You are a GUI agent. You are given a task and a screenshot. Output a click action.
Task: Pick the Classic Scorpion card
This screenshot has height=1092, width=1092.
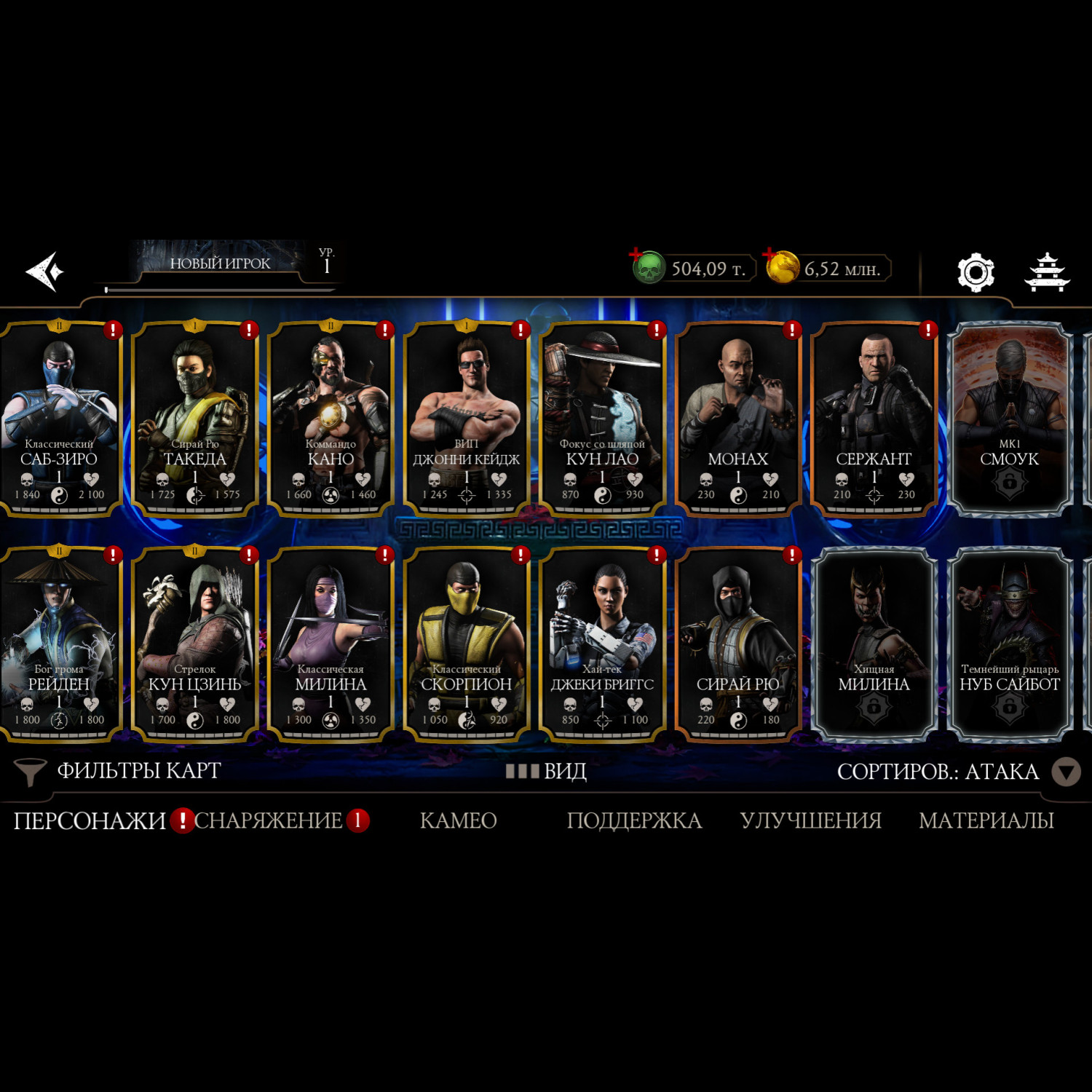pyautogui.click(x=467, y=644)
